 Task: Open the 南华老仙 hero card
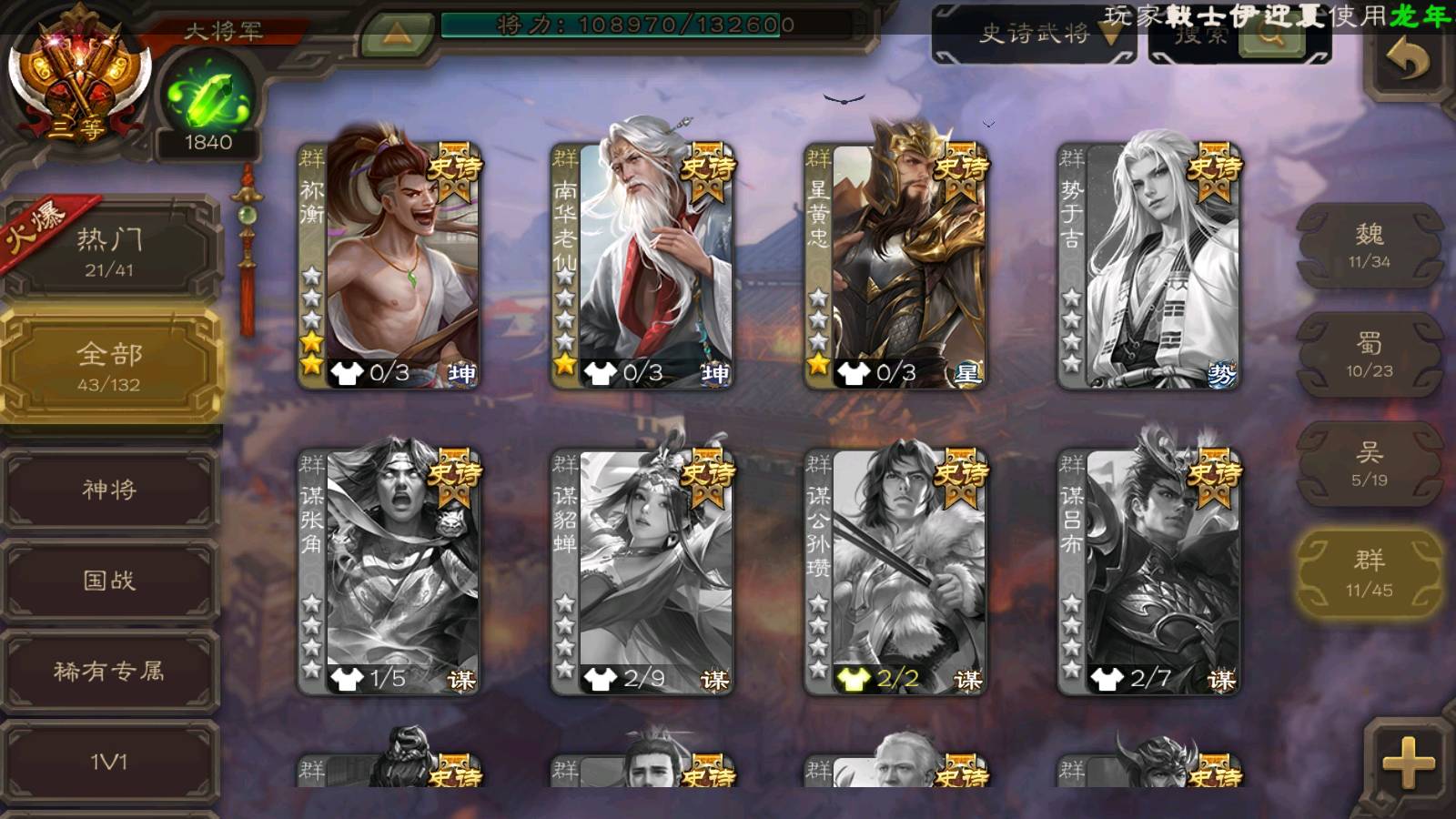(x=642, y=264)
